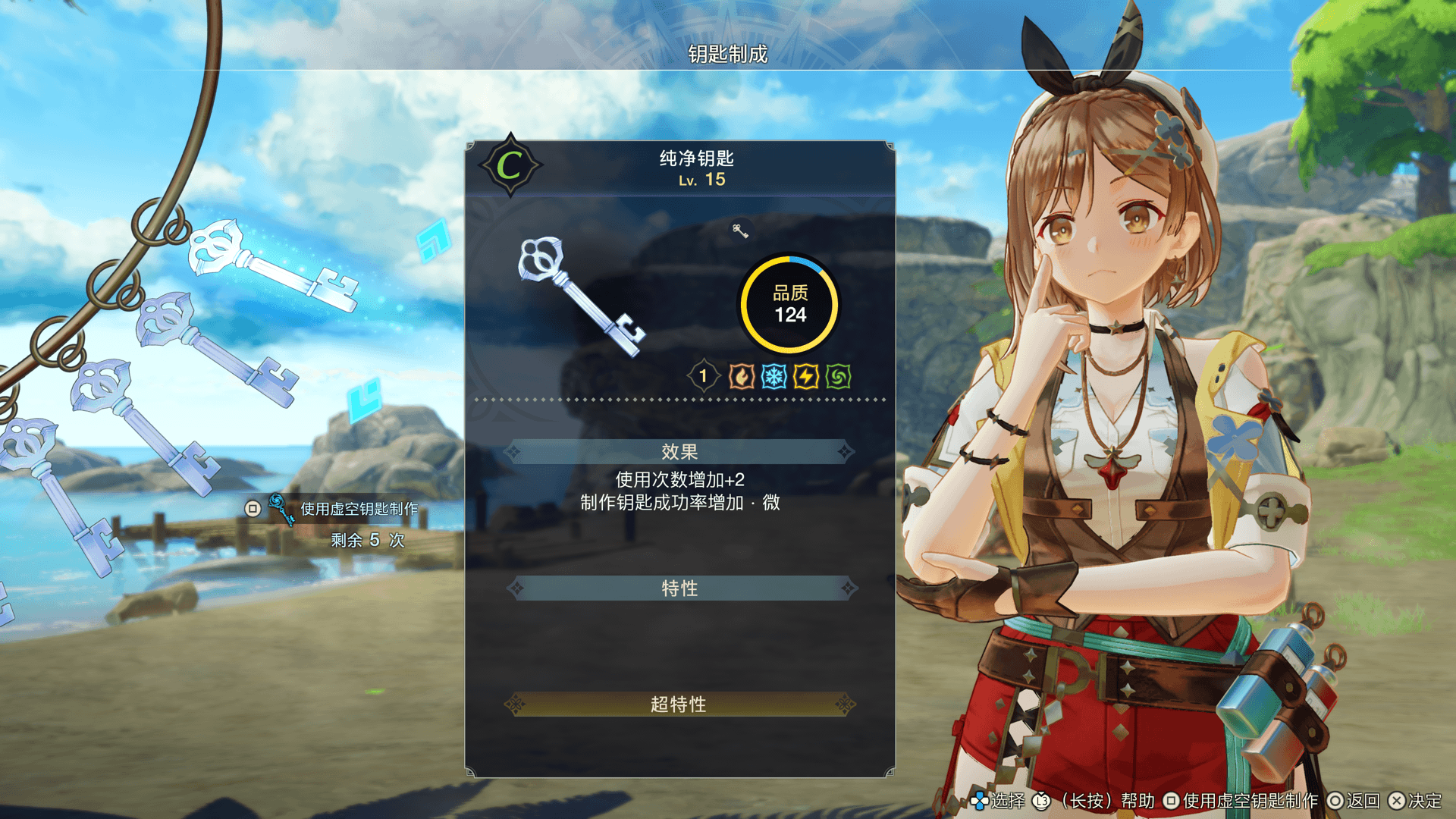Viewport: 1456px width, 819px height.
Task: Select the lightning bolt element icon
Action: [806, 376]
